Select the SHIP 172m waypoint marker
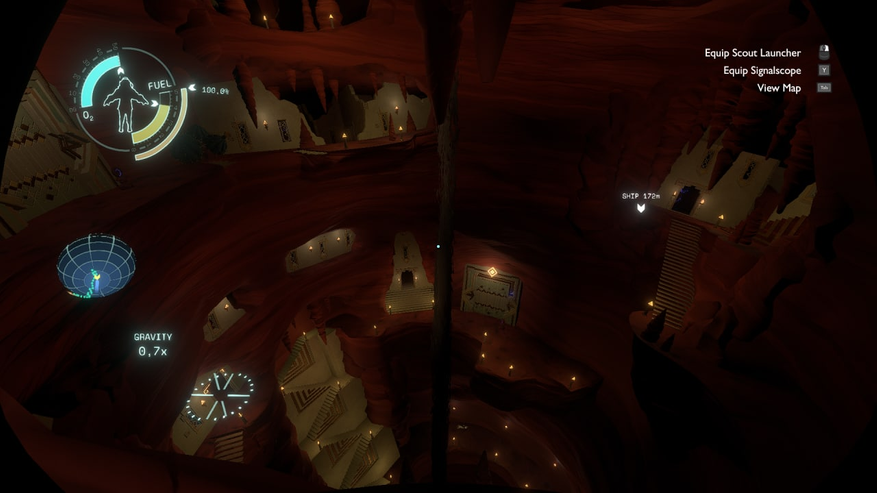Screen dimensions: 877x493 coord(641,208)
